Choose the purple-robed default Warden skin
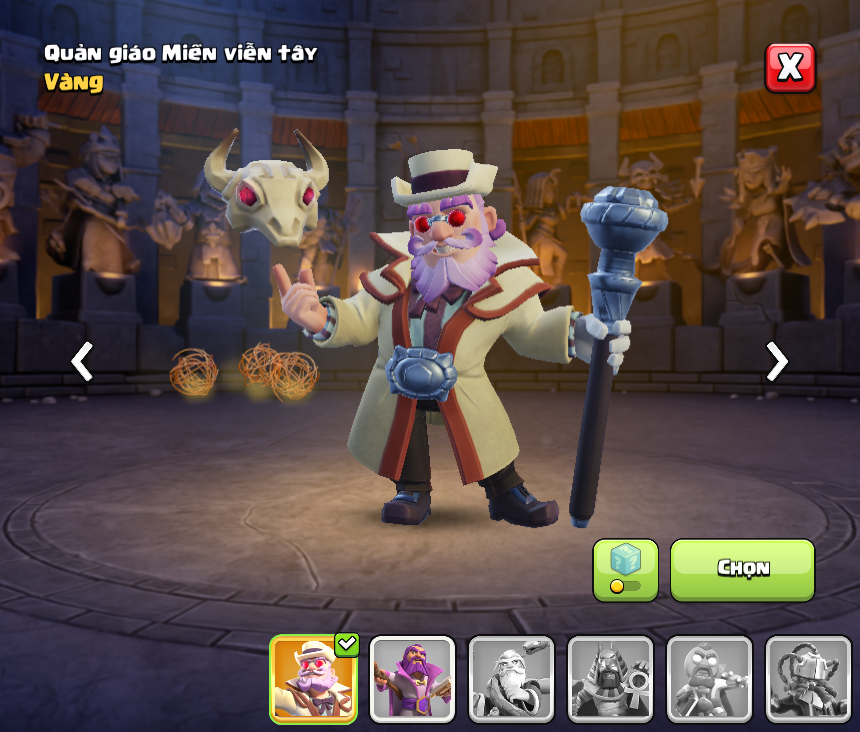This screenshot has height=732, width=860. click(412, 679)
